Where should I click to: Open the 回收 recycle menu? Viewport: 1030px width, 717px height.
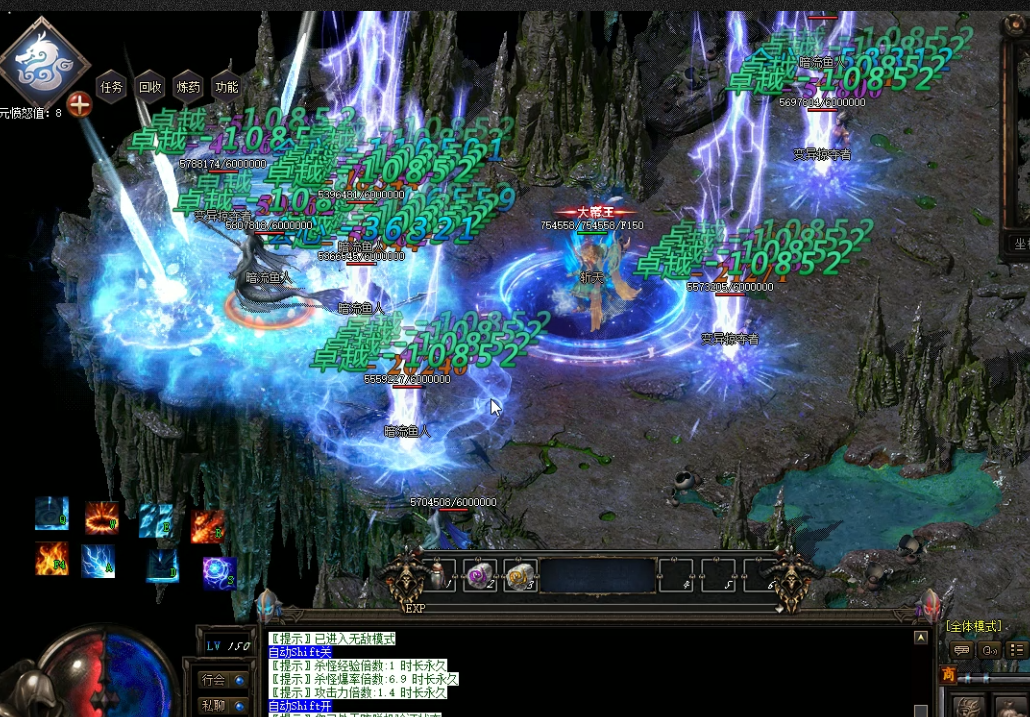coord(149,87)
